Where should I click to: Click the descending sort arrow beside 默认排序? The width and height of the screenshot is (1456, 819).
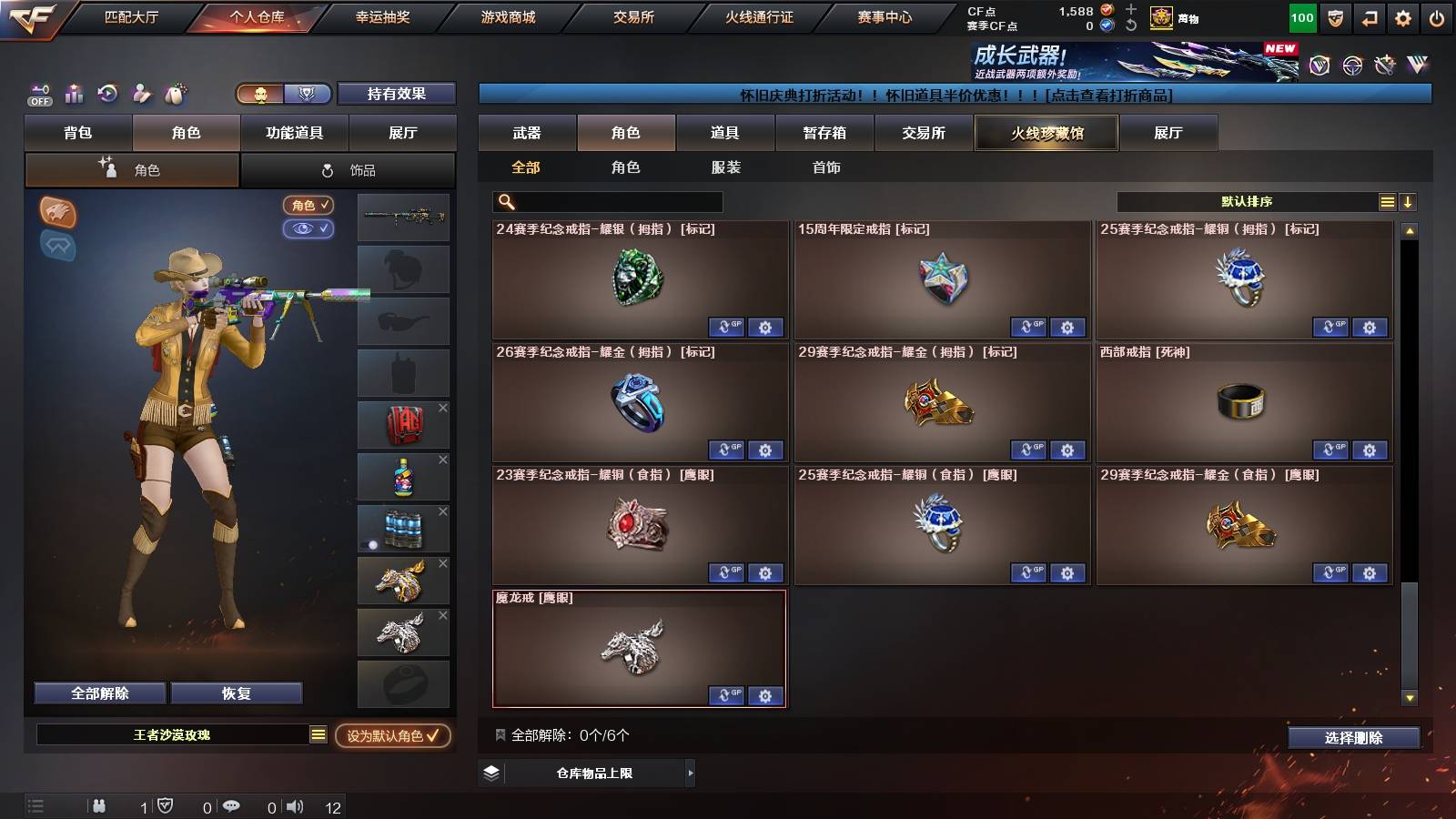(1407, 201)
